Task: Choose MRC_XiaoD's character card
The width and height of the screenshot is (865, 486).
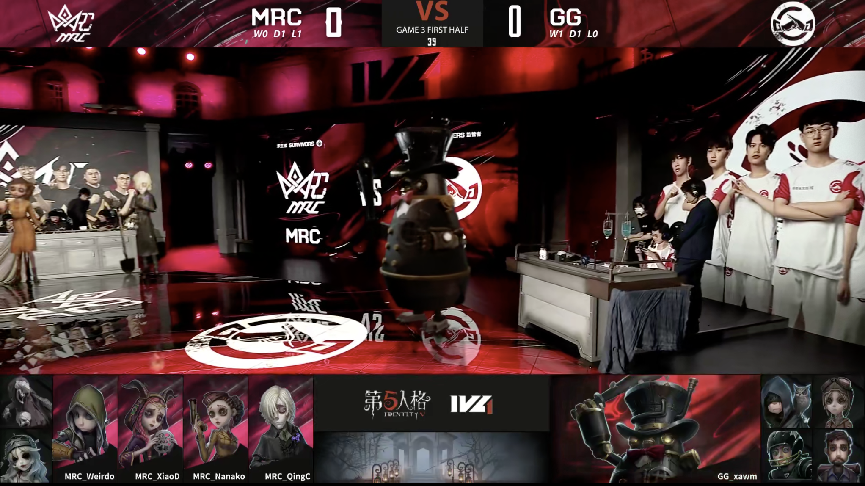Action: pos(151,420)
